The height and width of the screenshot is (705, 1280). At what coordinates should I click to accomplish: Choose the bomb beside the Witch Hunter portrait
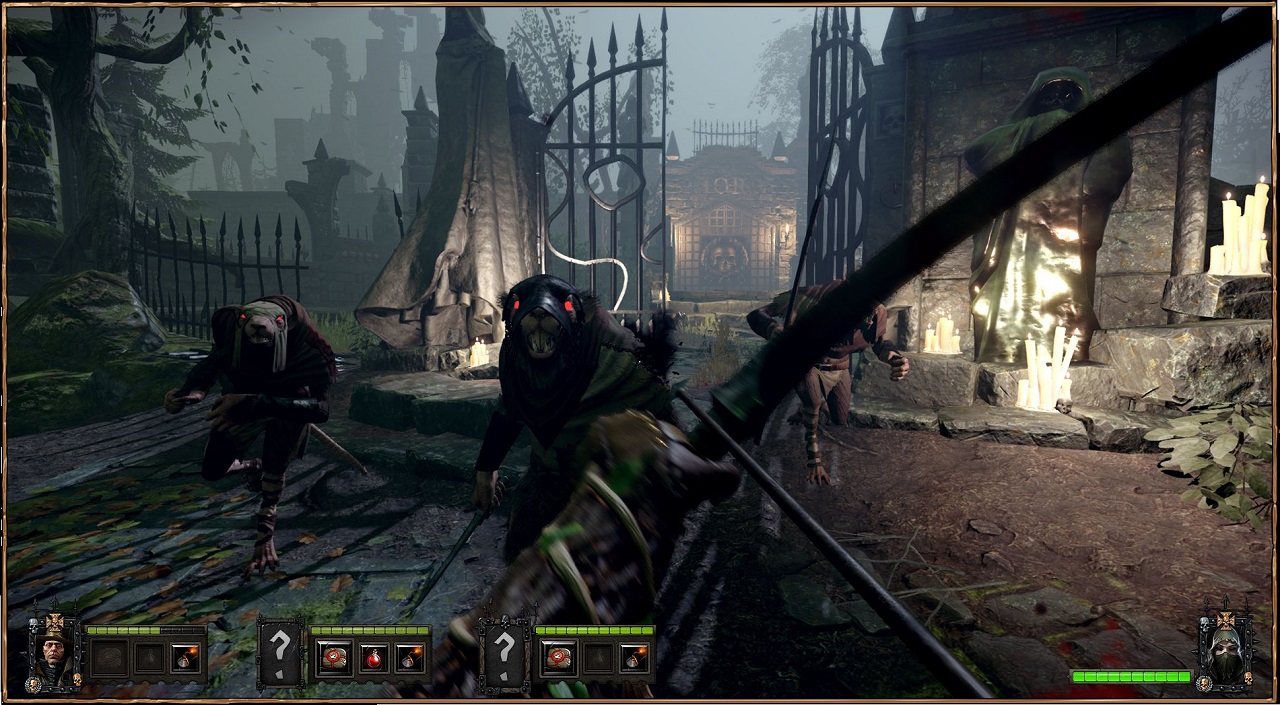coord(184,658)
